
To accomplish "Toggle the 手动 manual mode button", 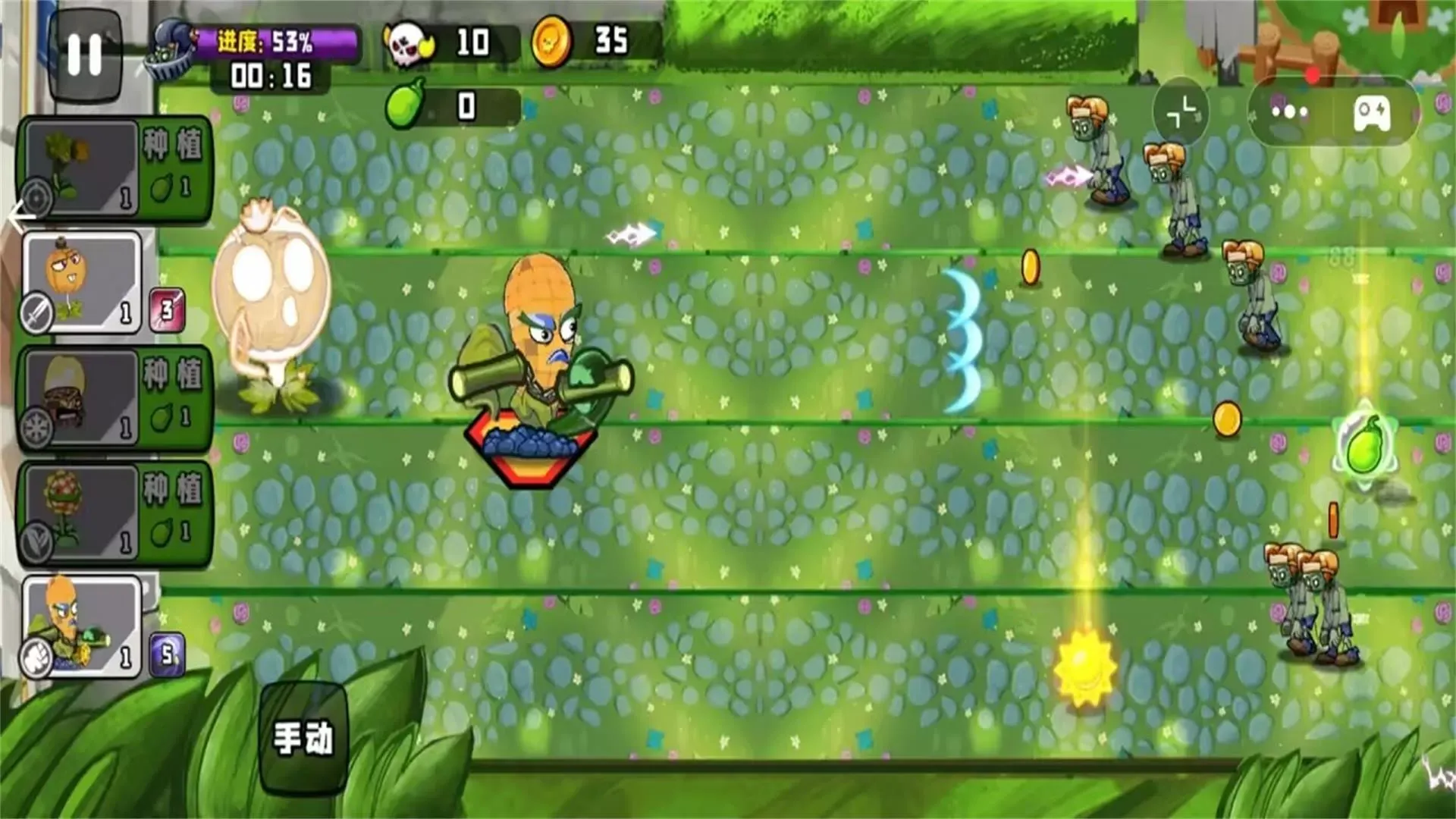I will pyautogui.click(x=303, y=737).
